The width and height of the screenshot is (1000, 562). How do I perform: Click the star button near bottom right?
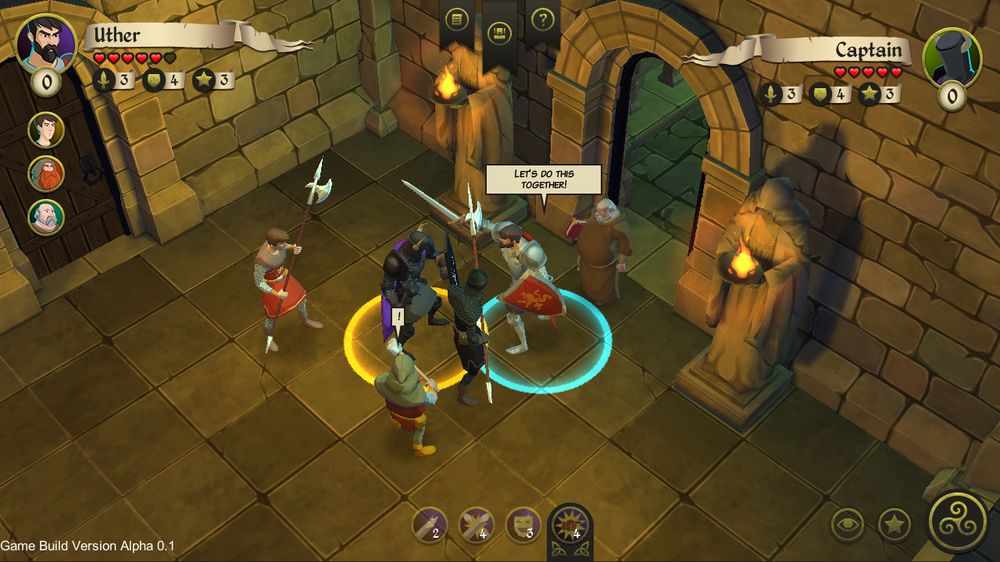click(894, 524)
